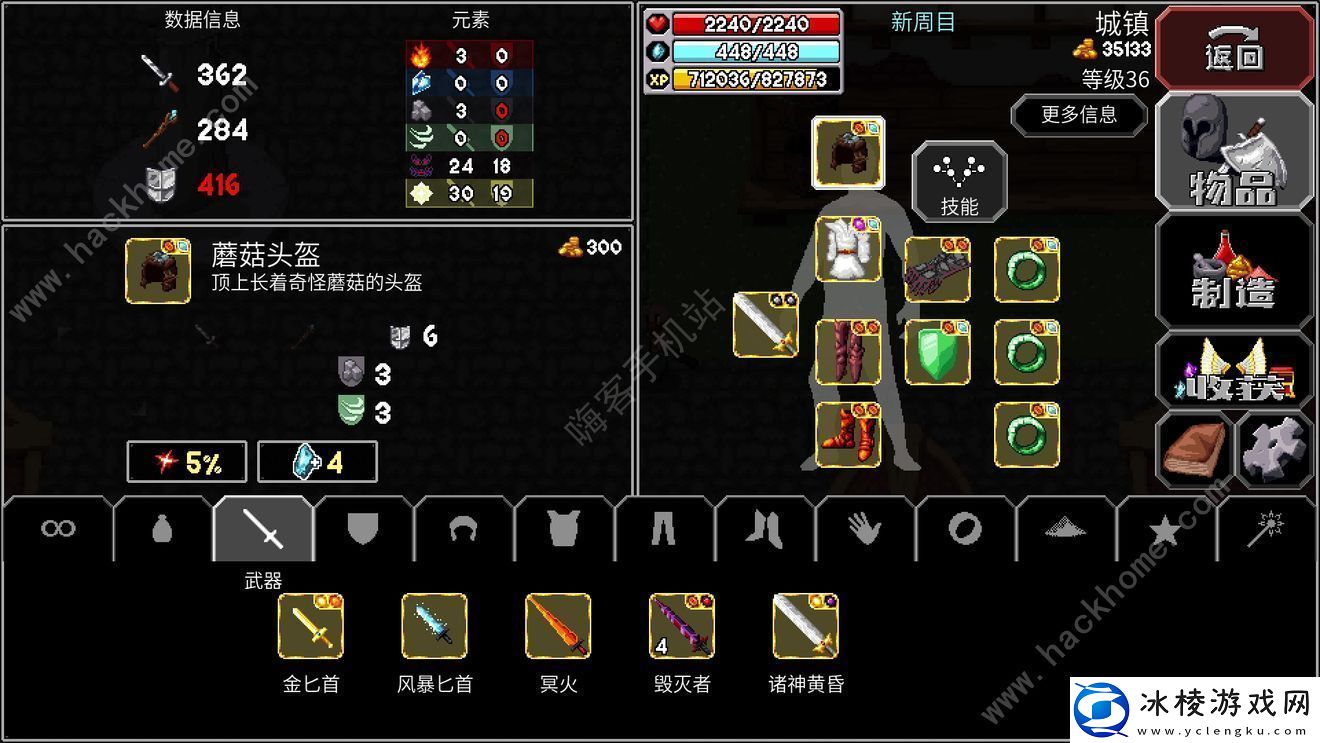Select the 诸神黄昏 silver sword
This screenshot has width=1320, height=743.
(x=803, y=627)
